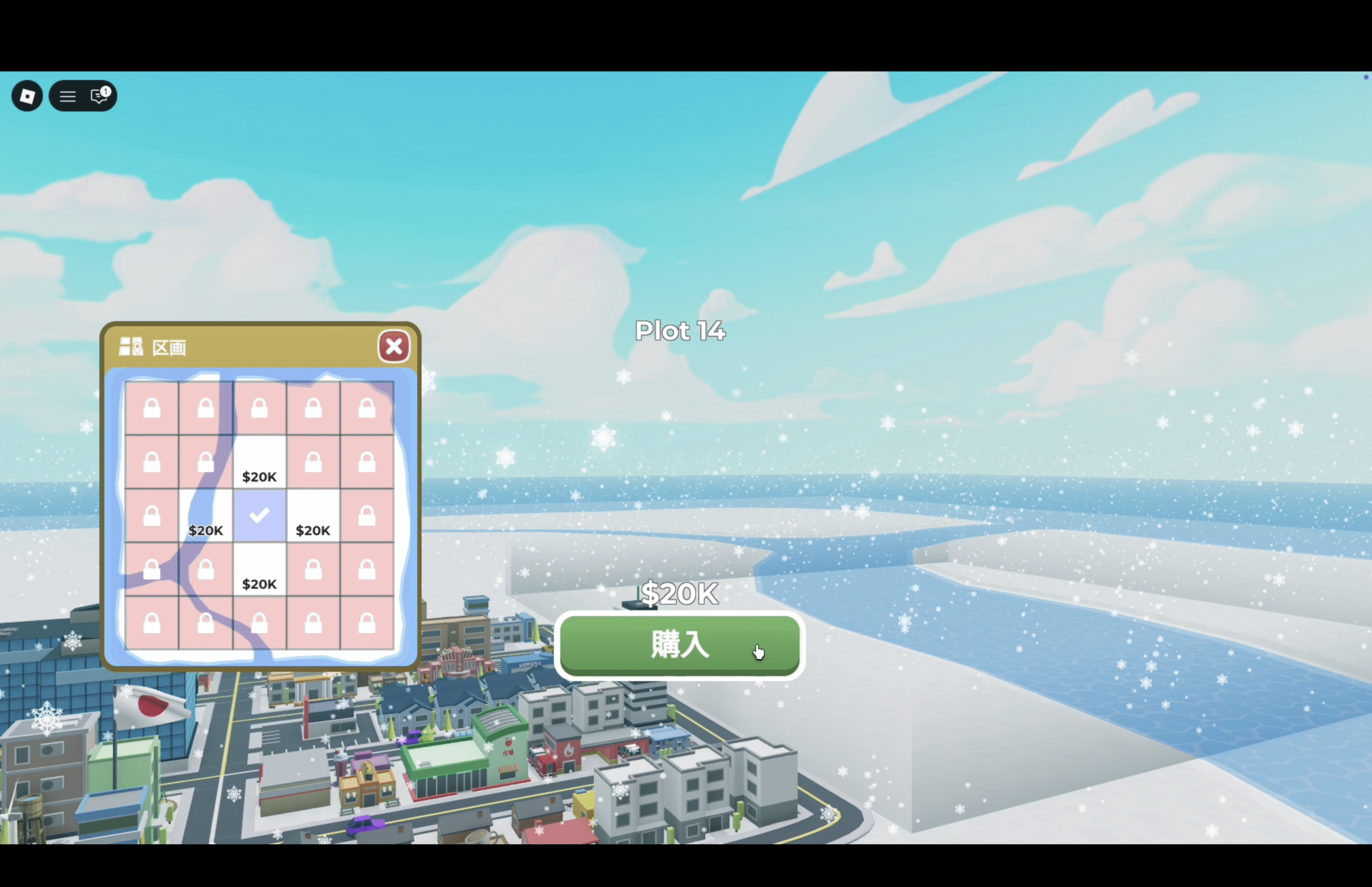Open the hamburger menu in the top bar
The width and height of the screenshot is (1372, 887).
click(x=68, y=96)
